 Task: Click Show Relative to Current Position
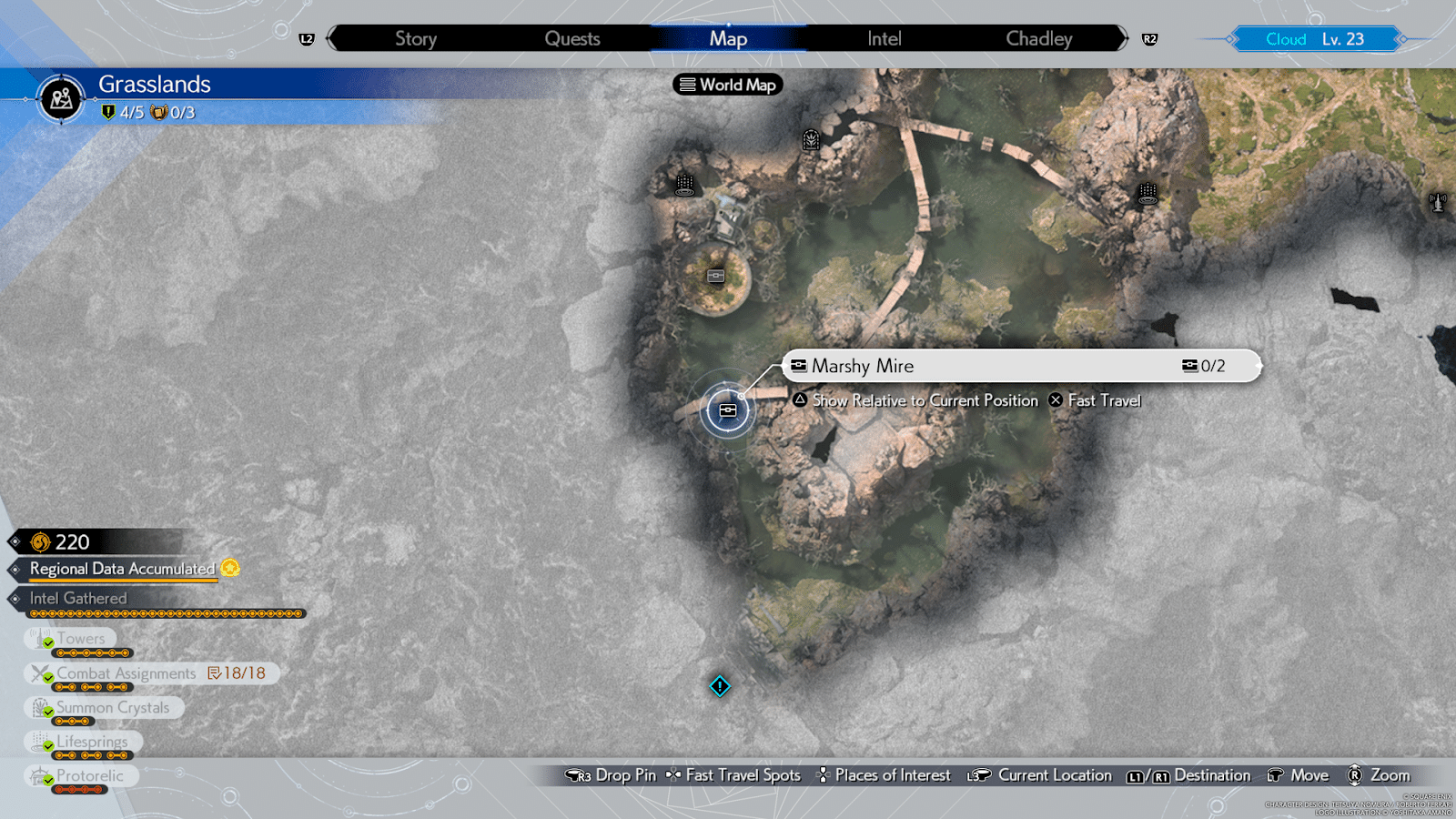[925, 400]
